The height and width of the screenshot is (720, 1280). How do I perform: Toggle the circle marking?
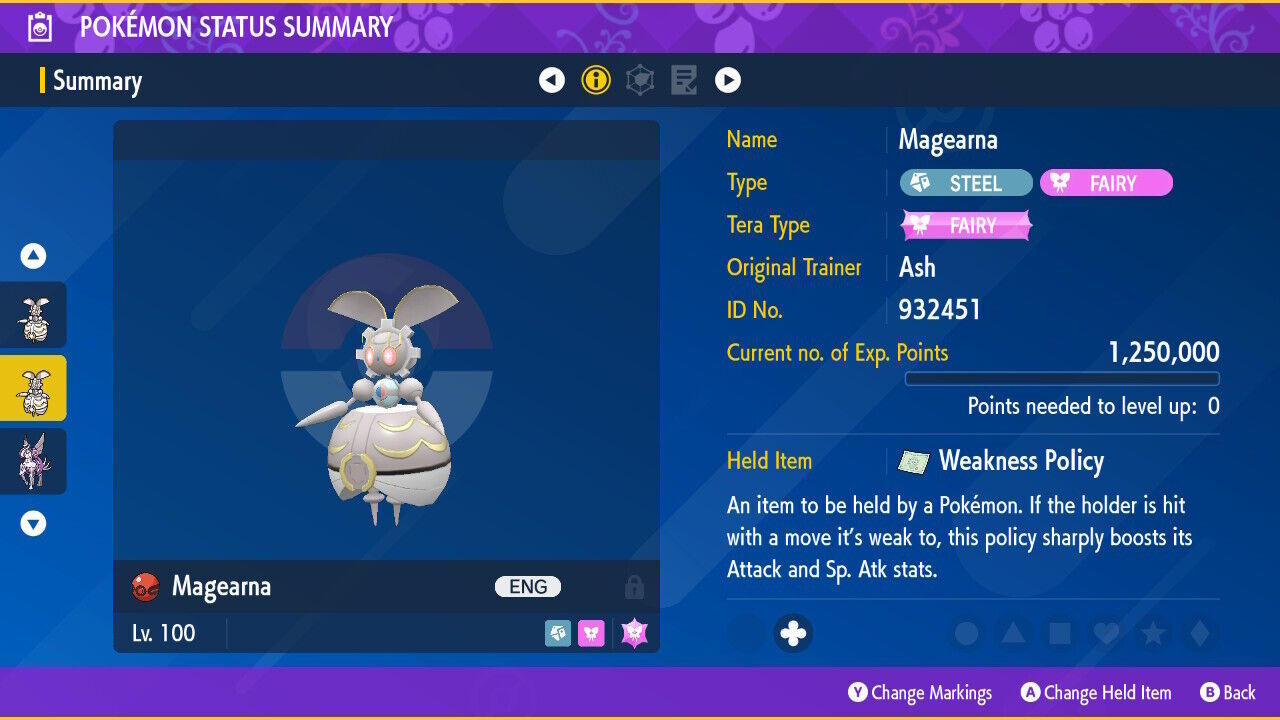click(x=965, y=634)
